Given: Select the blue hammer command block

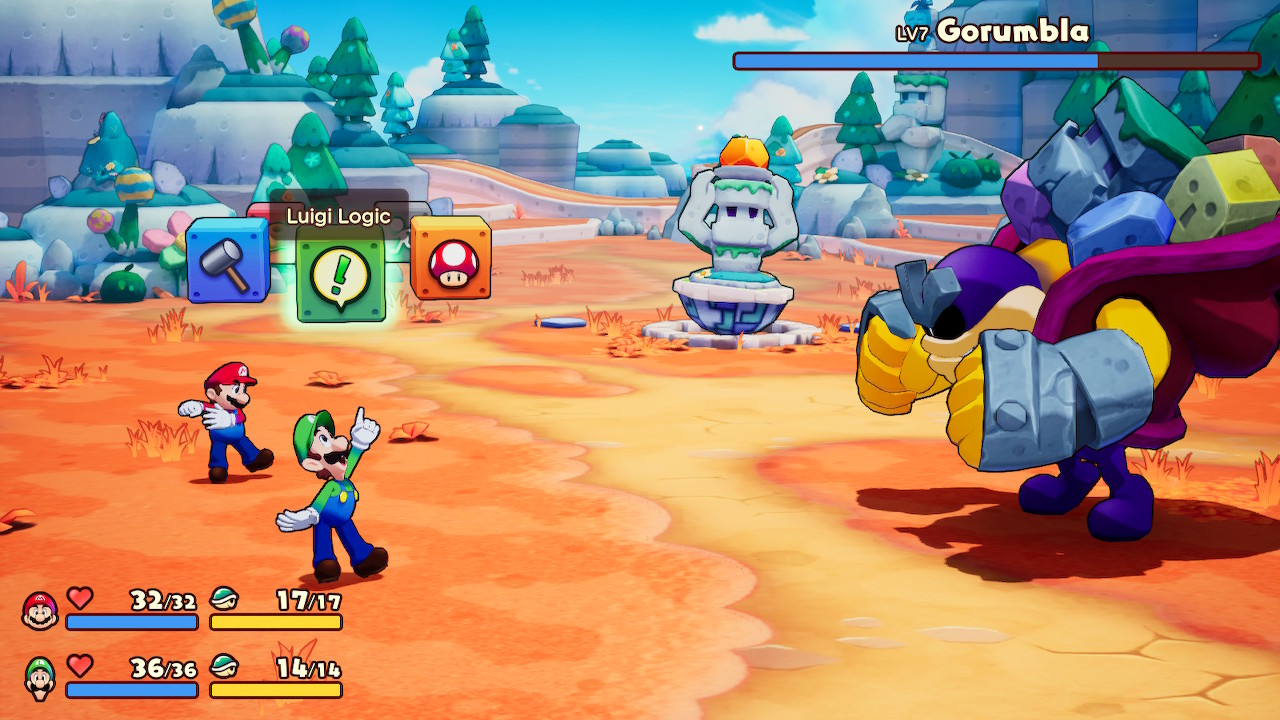Looking at the screenshot, I should (227, 261).
